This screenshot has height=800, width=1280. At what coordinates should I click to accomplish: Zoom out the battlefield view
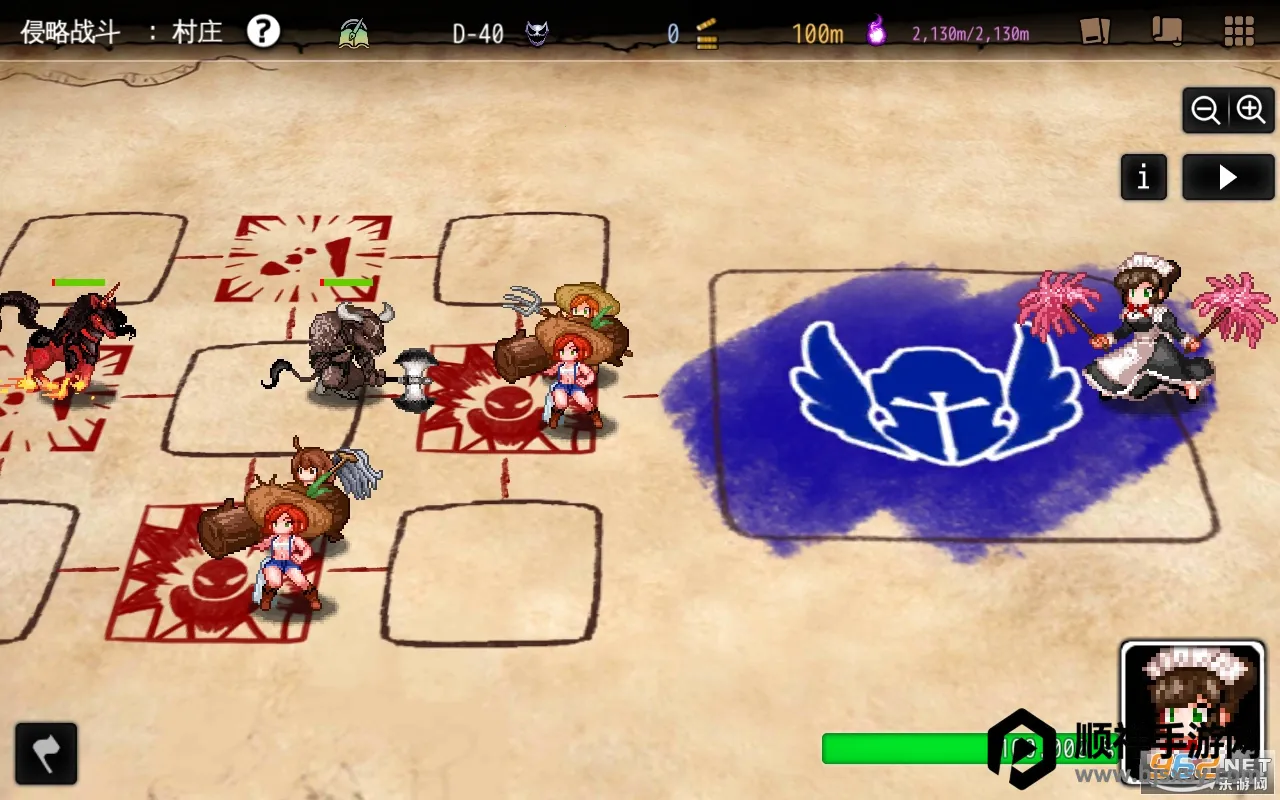coord(1206,110)
